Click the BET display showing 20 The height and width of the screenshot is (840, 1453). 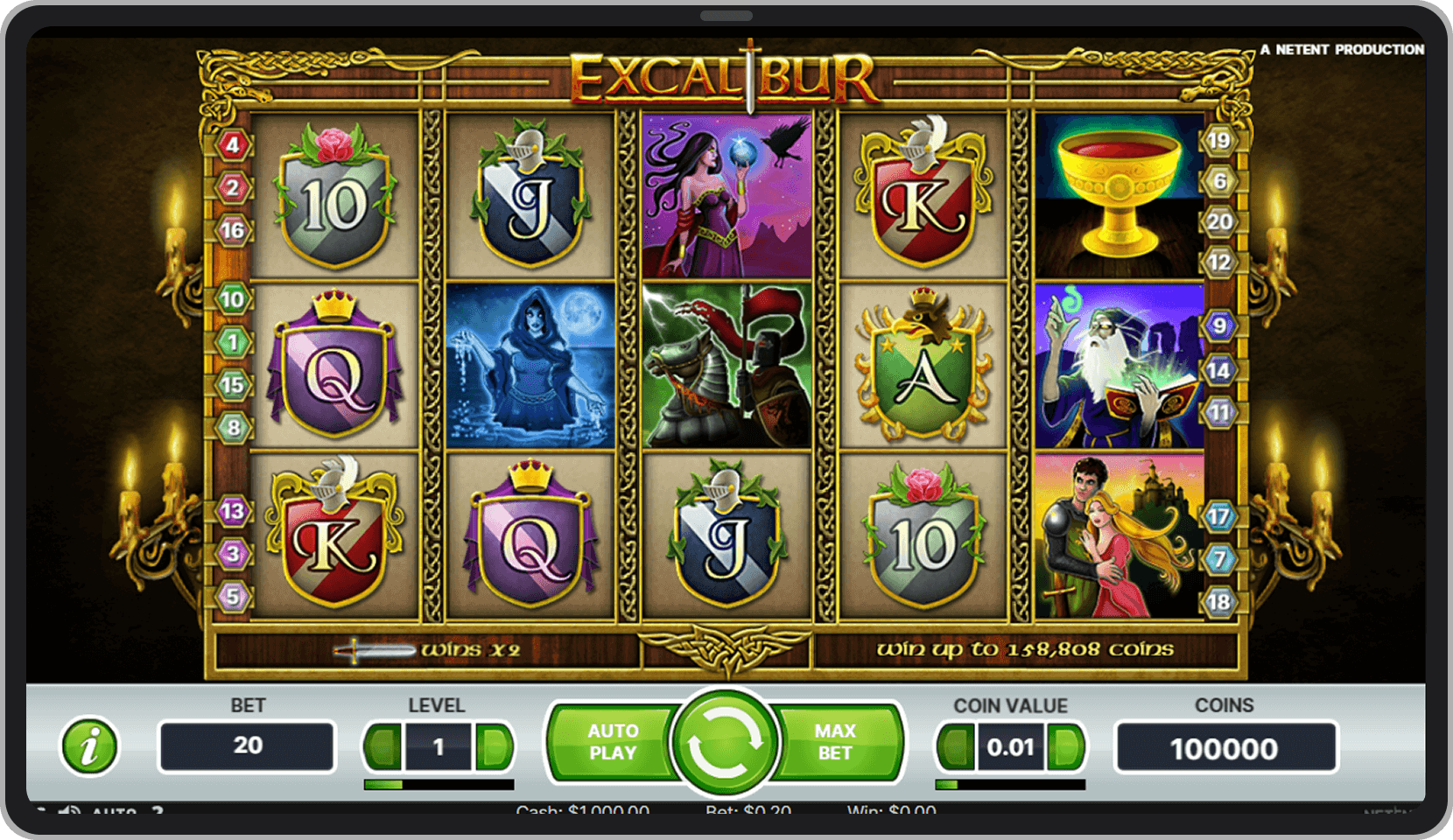coord(246,746)
